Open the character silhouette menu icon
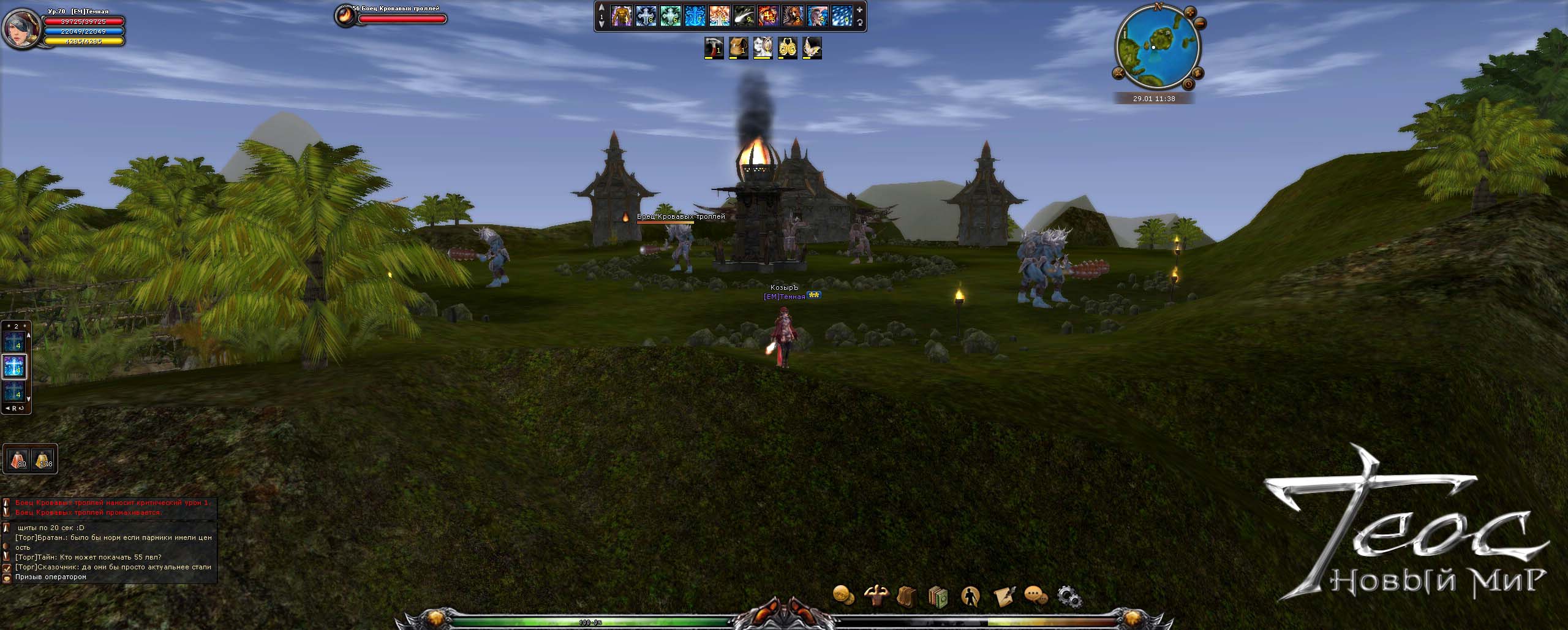The width and height of the screenshot is (1568, 630). click(x=970, y=596)
